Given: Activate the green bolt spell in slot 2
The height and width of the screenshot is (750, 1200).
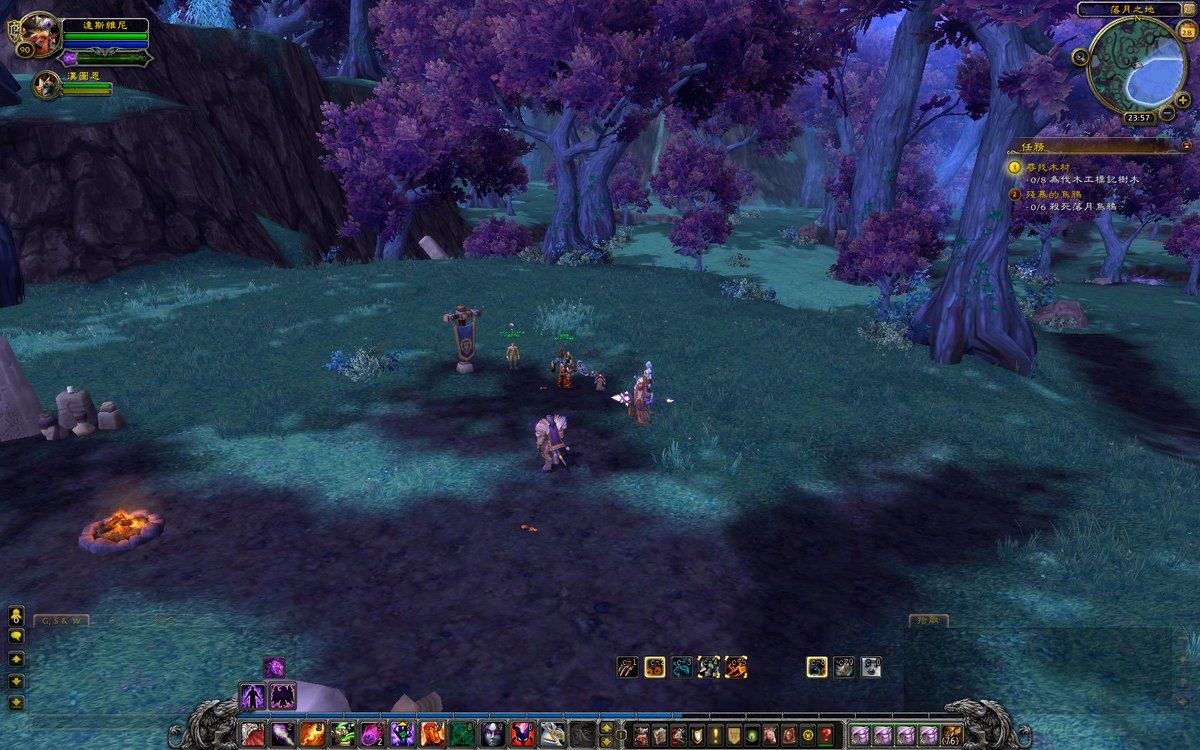Looking at the screenshot, I should pos(282,735).
